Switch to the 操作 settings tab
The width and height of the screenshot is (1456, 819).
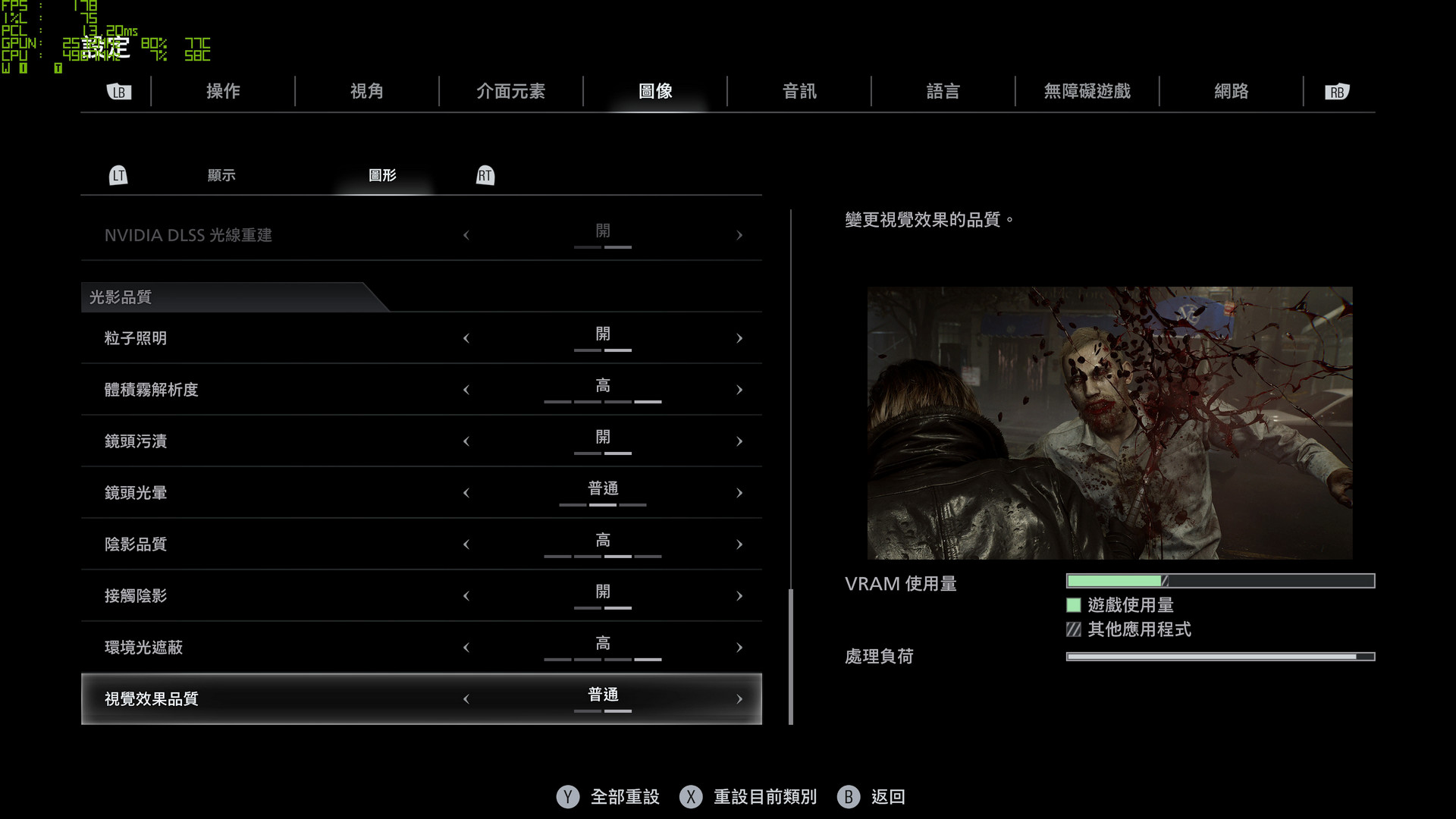pos(223,92)
